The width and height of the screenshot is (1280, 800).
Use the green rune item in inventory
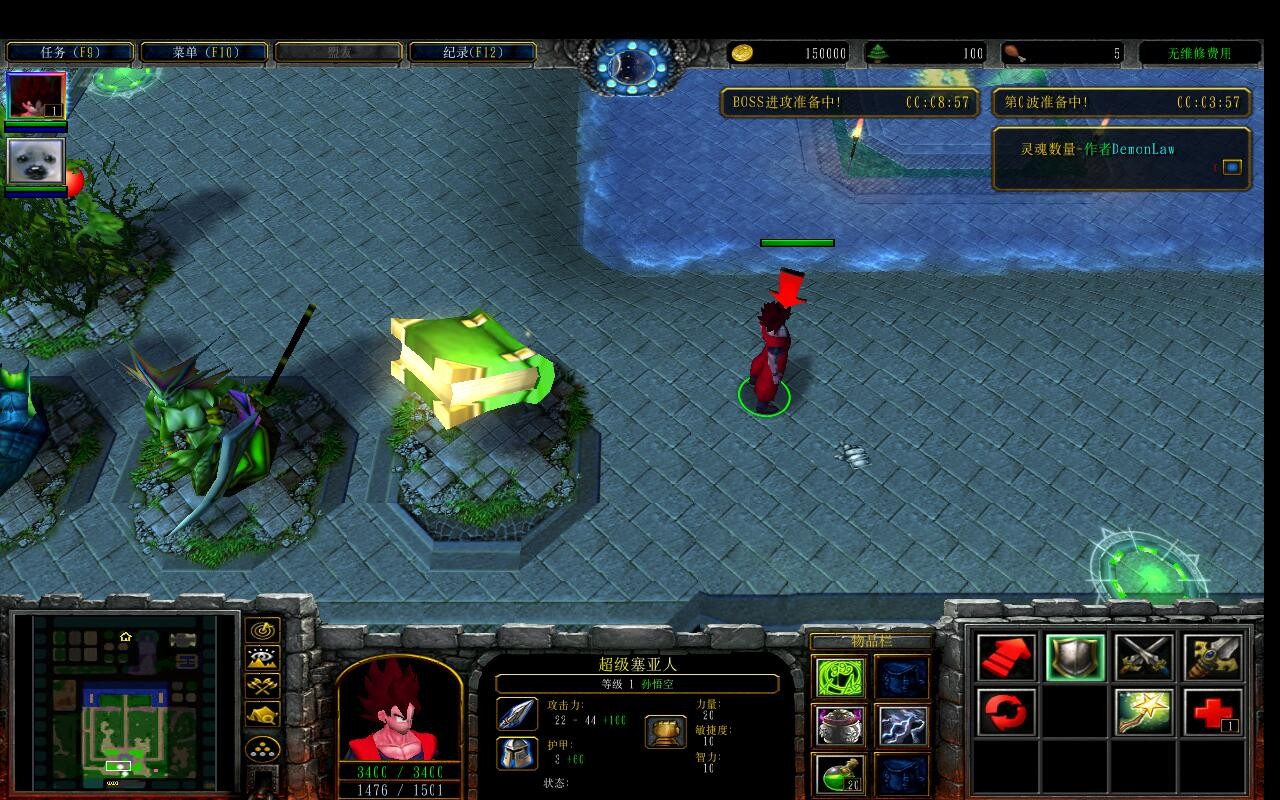click(839, 677)
